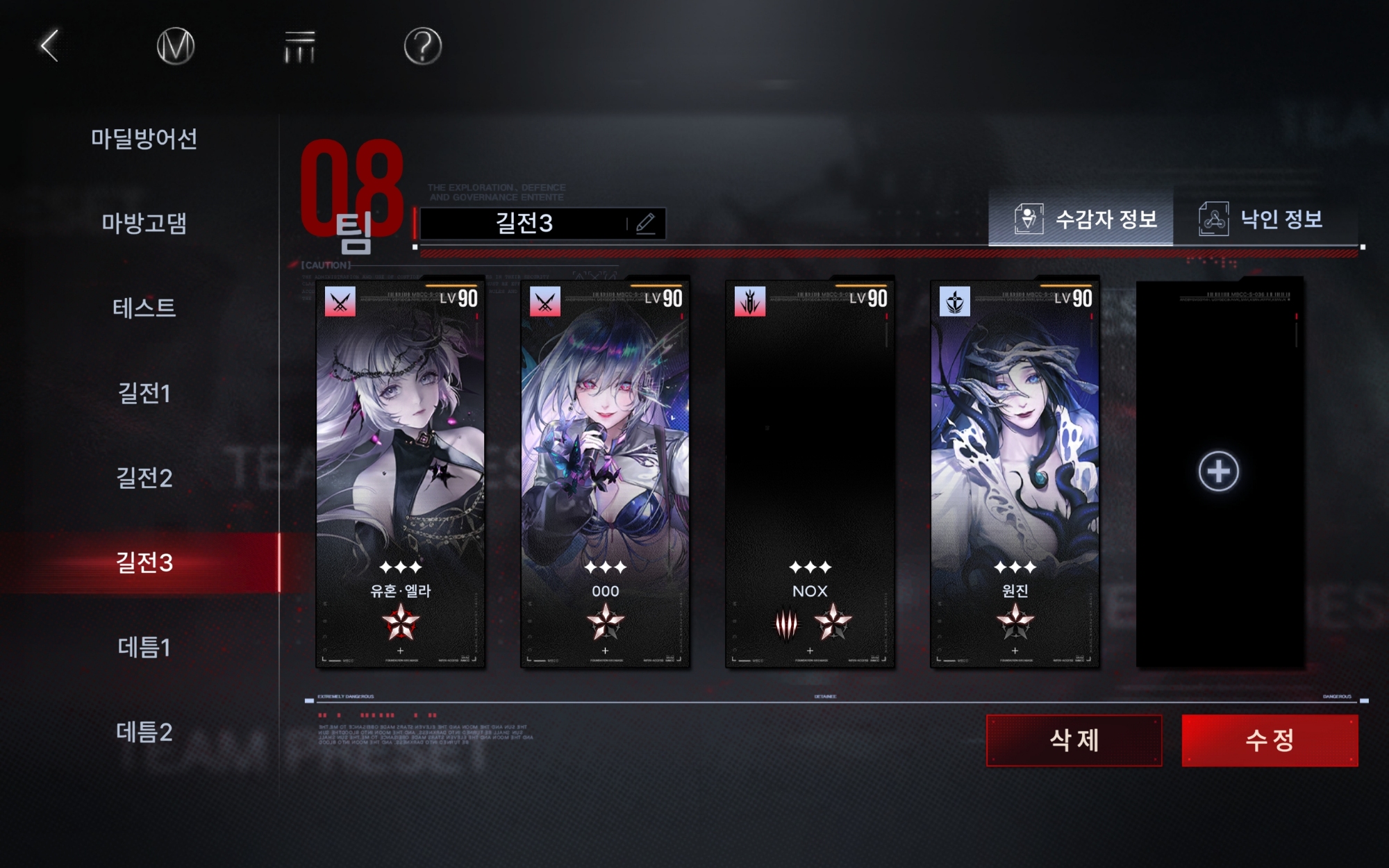The image size is (1389, 868).
Task: Show the question mark help guide
Action: pyautogui.click(x=422, y=47)
